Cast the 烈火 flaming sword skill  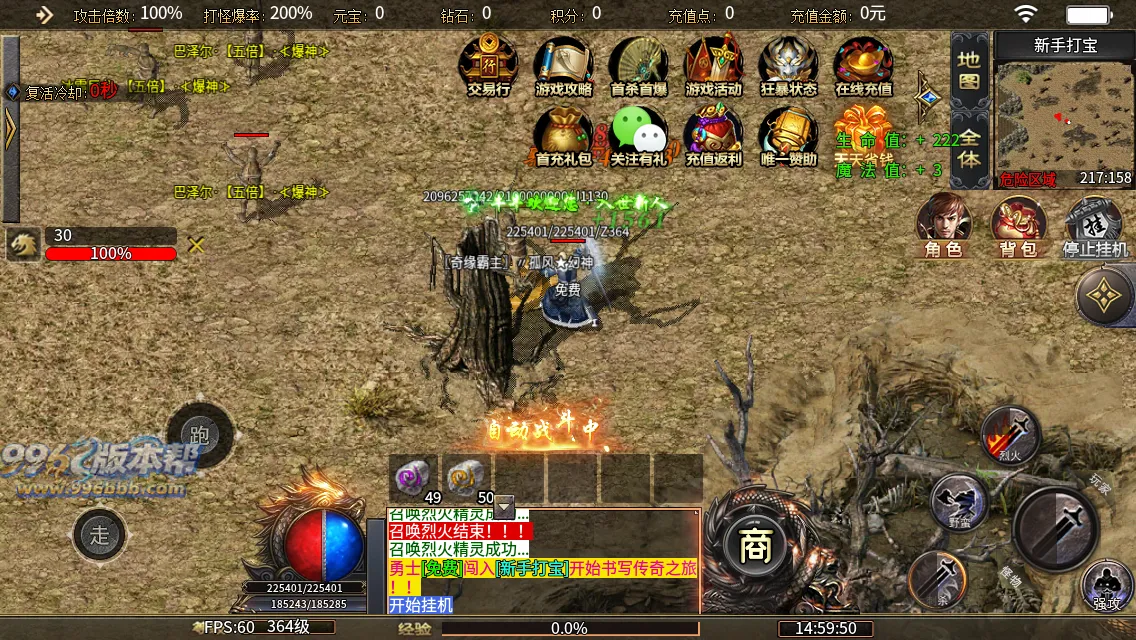point(1010,436)
